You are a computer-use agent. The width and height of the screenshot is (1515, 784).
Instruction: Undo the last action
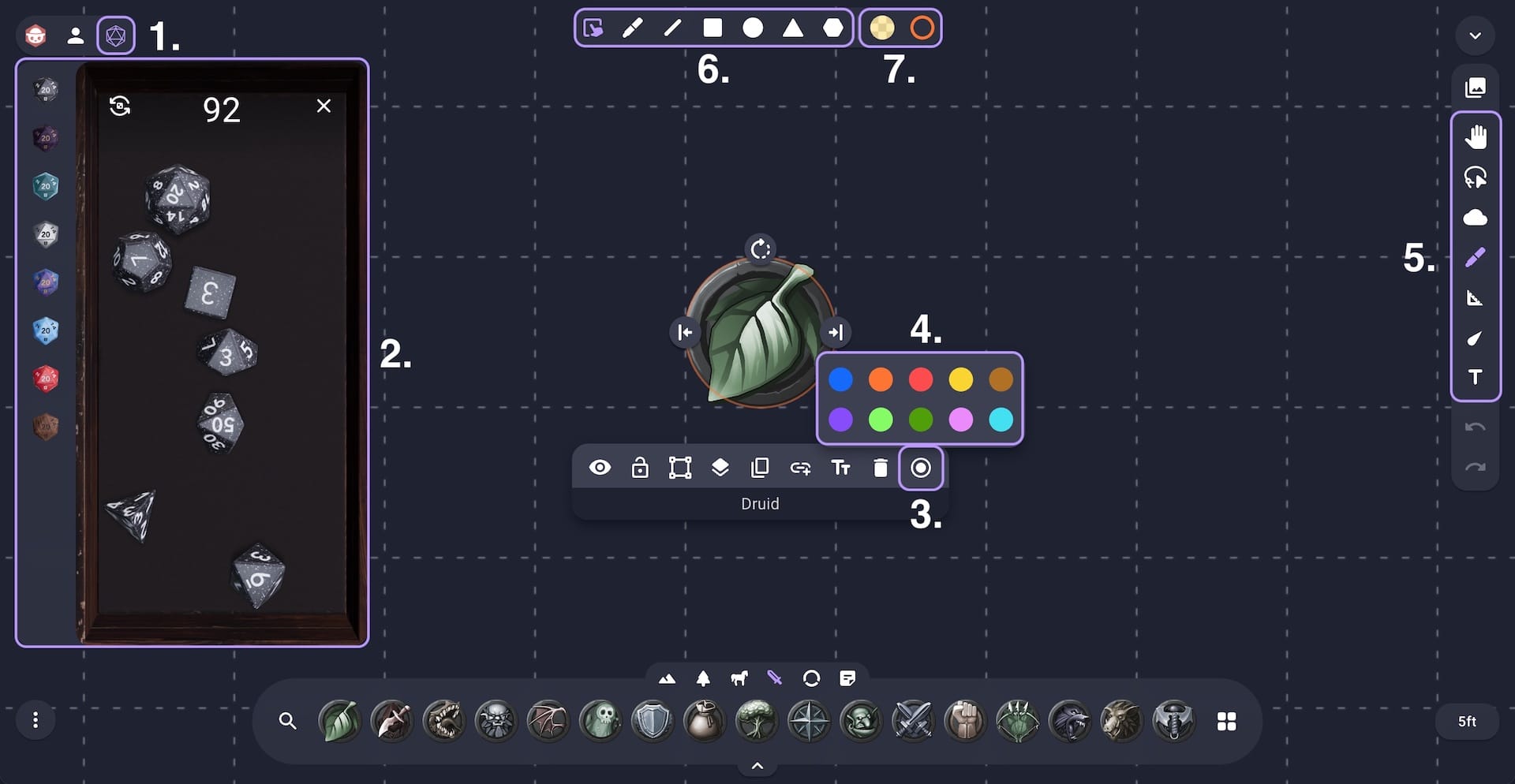[1475, 428]
